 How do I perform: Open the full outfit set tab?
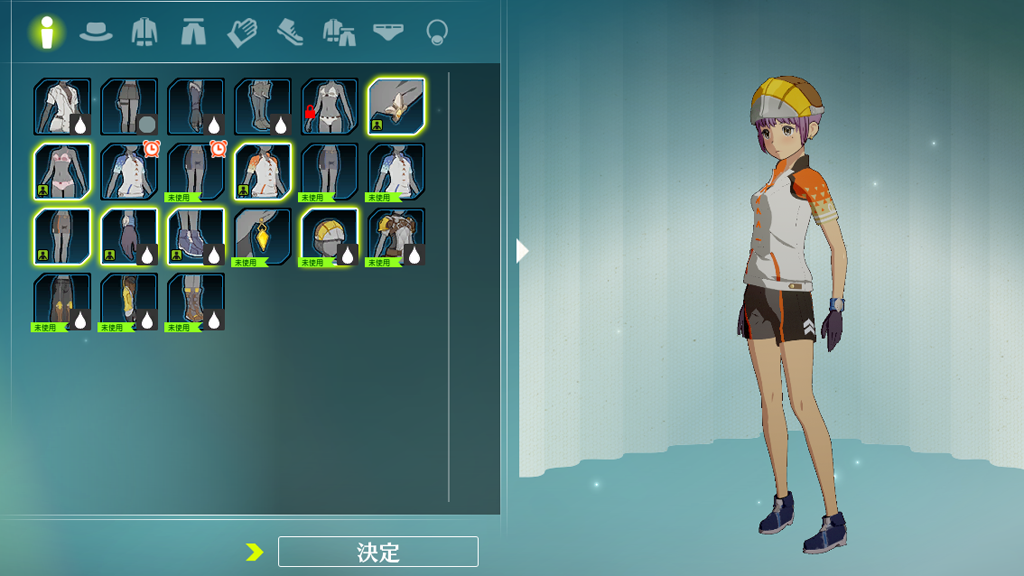[339, 32]
